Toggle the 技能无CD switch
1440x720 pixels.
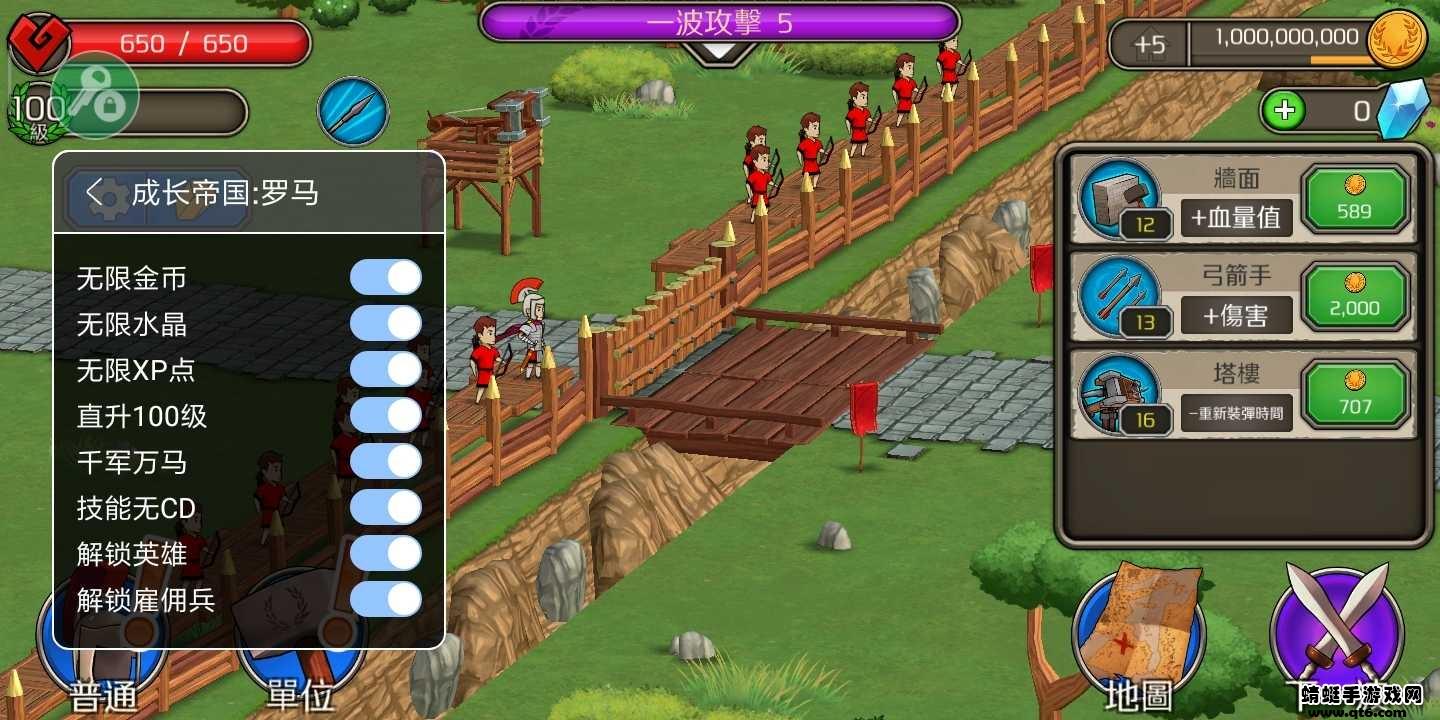click(385, 507)
